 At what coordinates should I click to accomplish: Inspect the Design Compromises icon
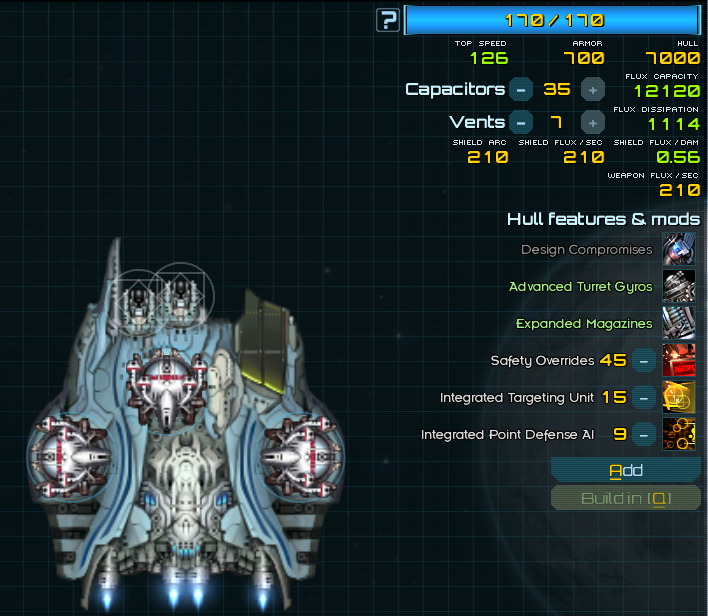pyautogui.click(x=679, y=249)
